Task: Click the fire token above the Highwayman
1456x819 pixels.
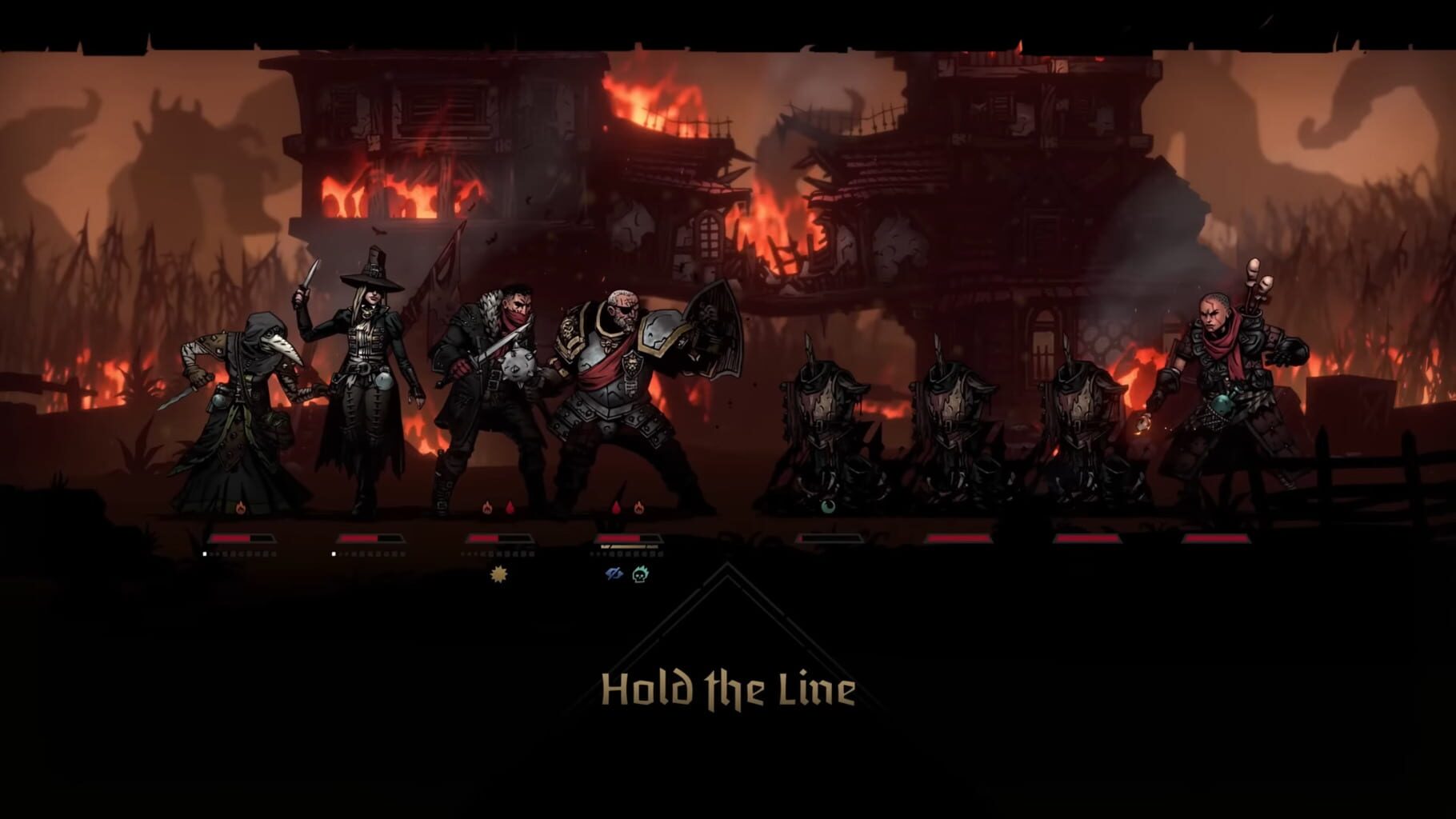Action: click(487, 507)
